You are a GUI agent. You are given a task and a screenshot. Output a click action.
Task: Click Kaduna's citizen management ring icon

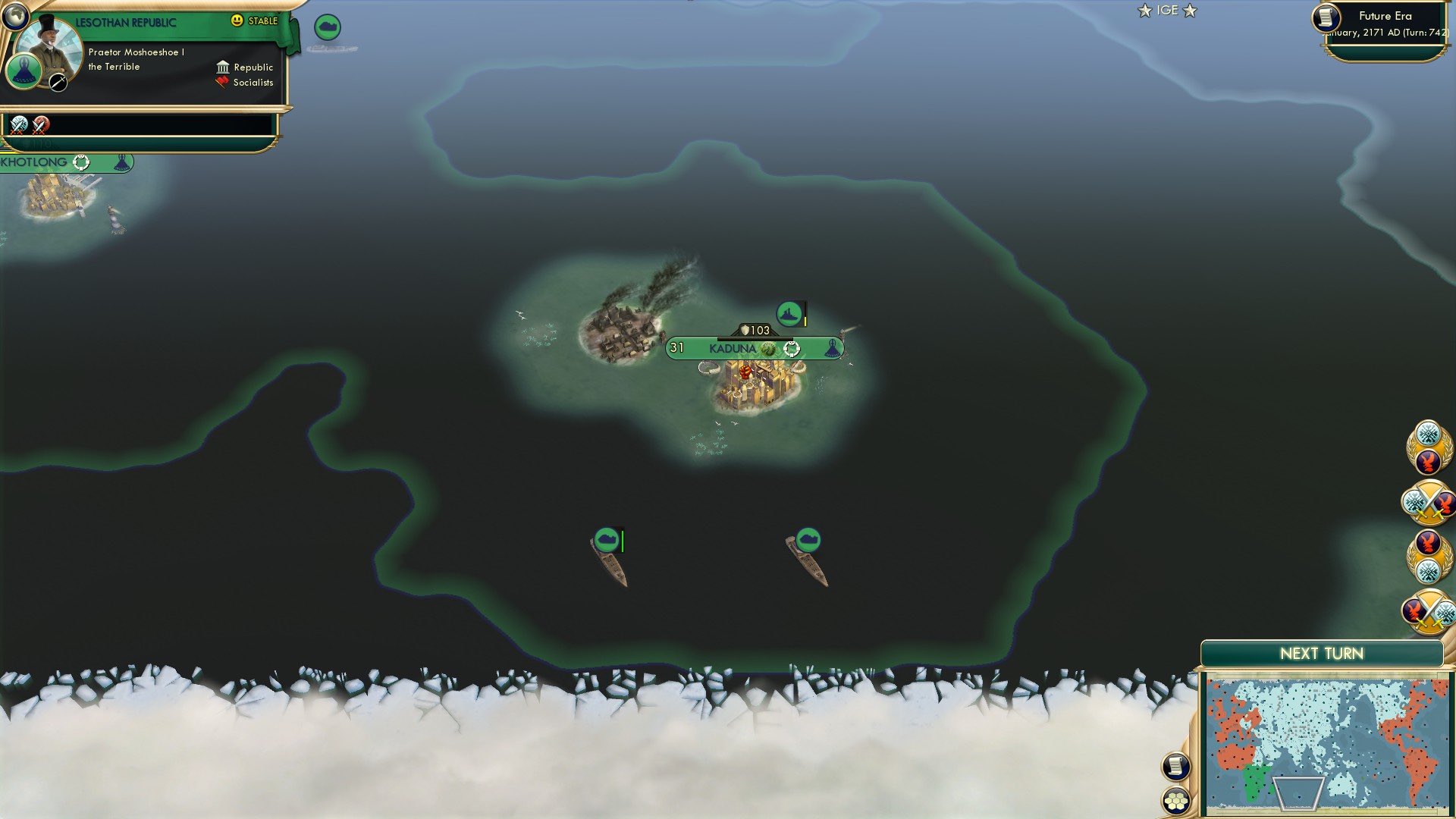(792, 349)
